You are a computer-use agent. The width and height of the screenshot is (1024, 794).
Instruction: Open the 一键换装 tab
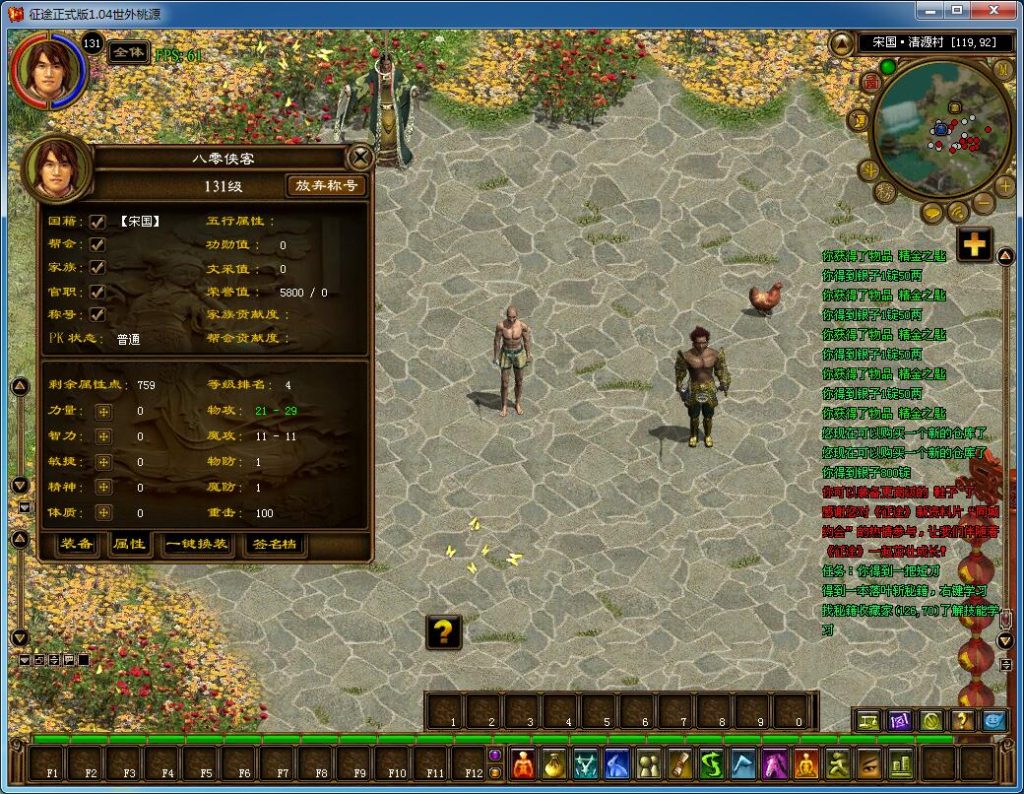(x=197, y=544)
